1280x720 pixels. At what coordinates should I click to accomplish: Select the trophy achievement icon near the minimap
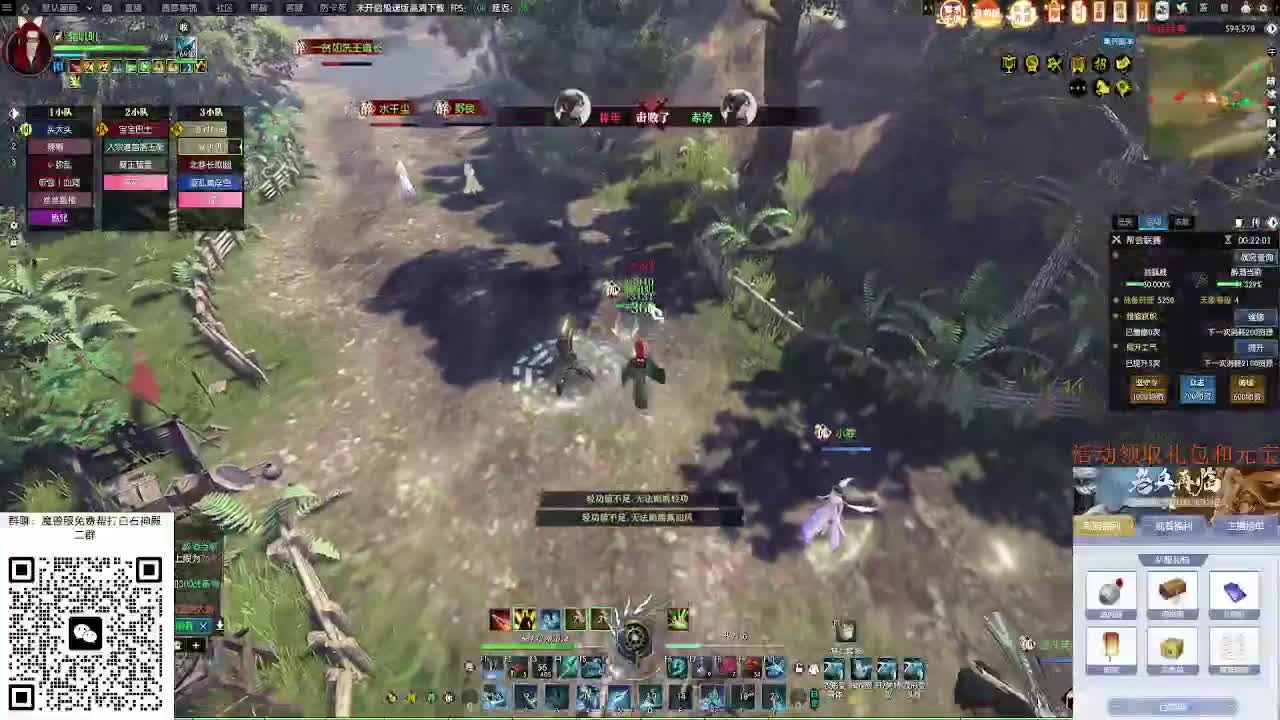(1008, 63)
